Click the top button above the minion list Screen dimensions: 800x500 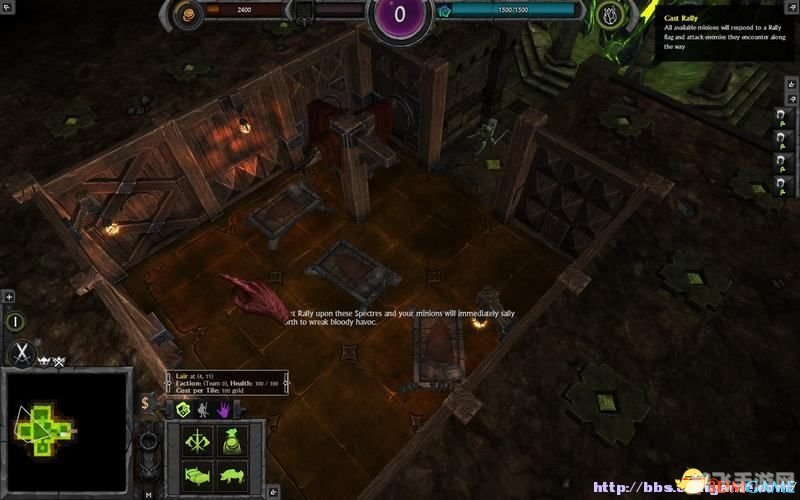tap(778, 115)
